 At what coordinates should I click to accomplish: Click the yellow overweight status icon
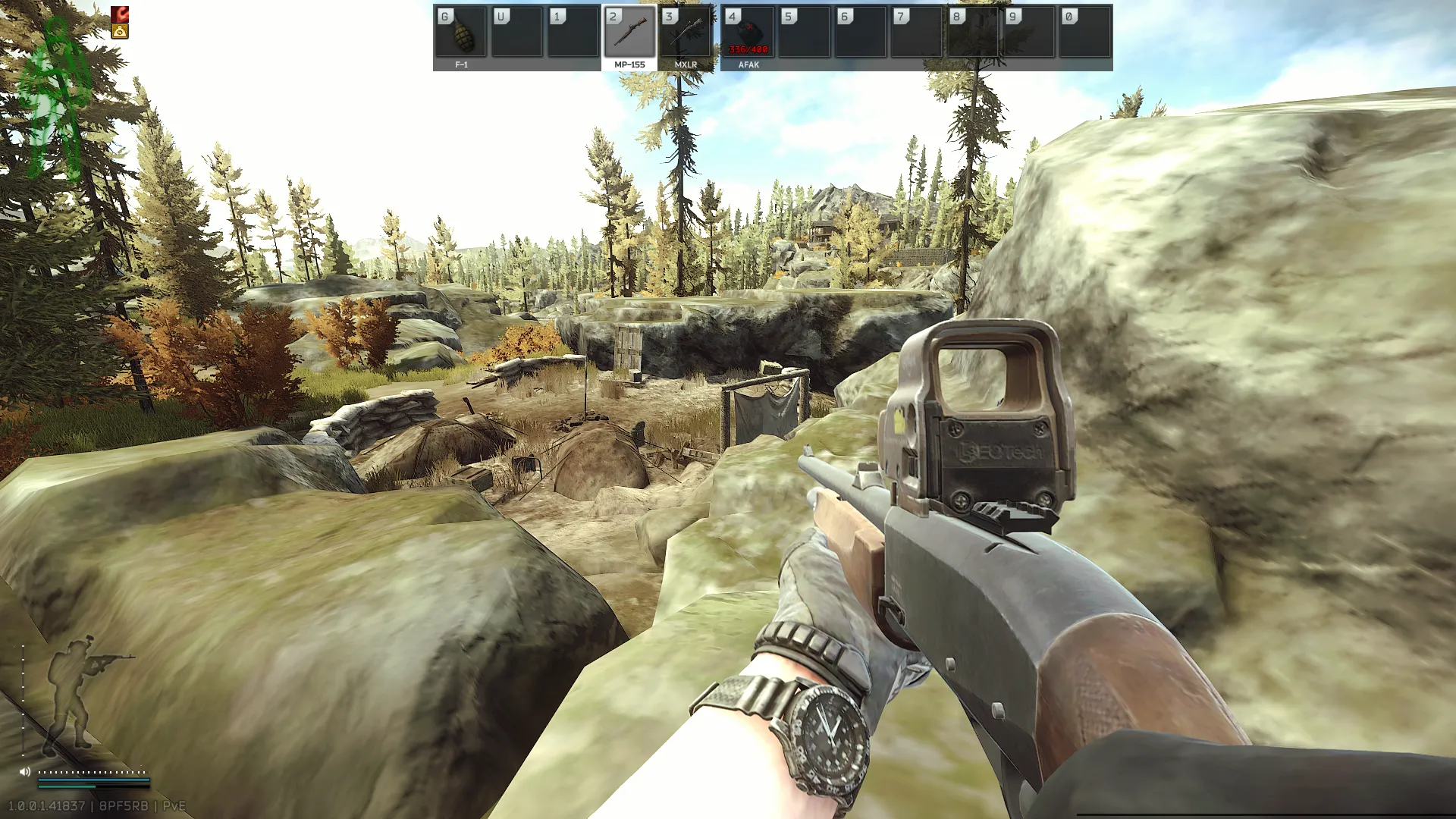coord(120,32)
